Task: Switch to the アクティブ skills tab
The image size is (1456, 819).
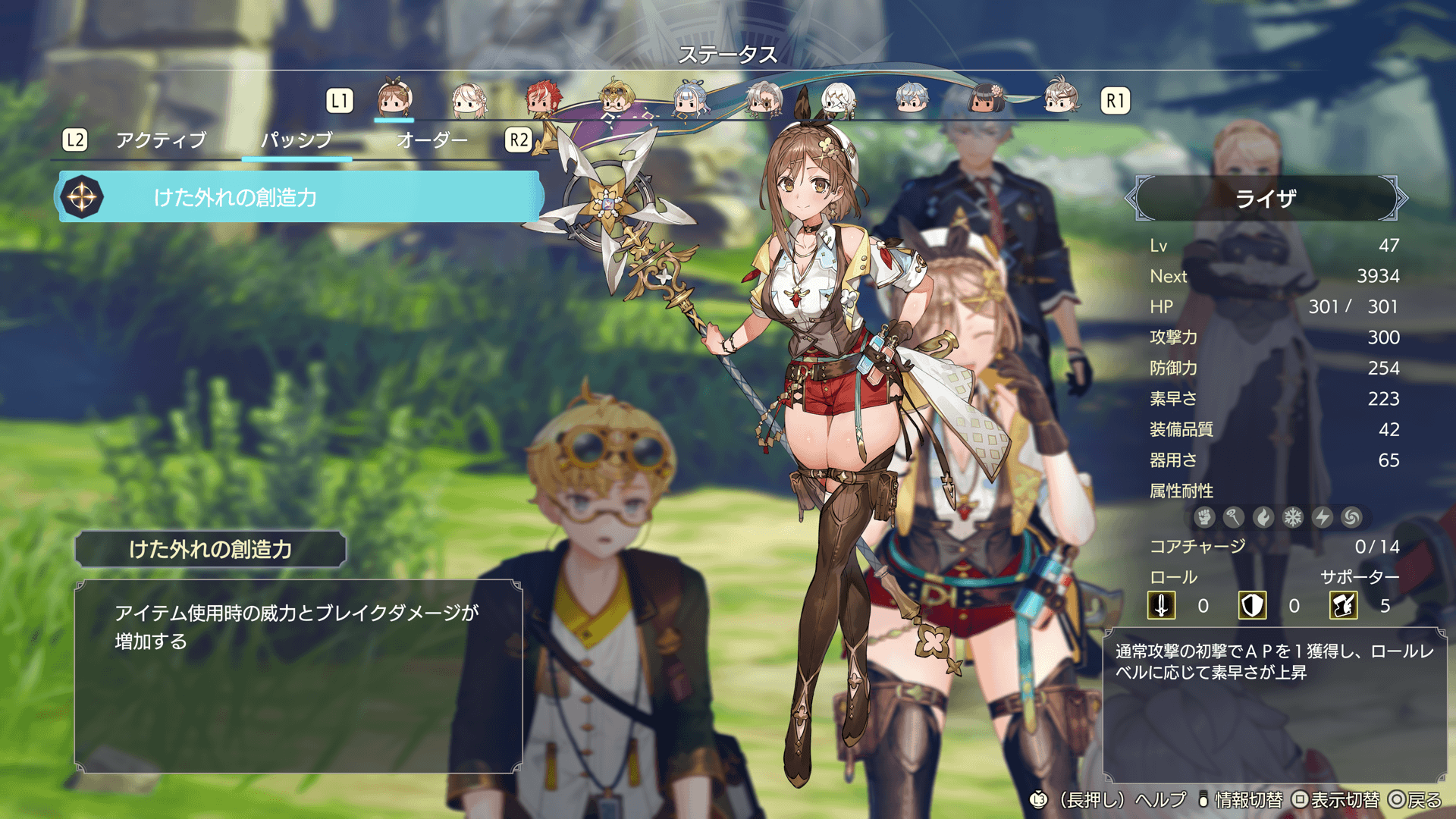Action: [161, 140]
